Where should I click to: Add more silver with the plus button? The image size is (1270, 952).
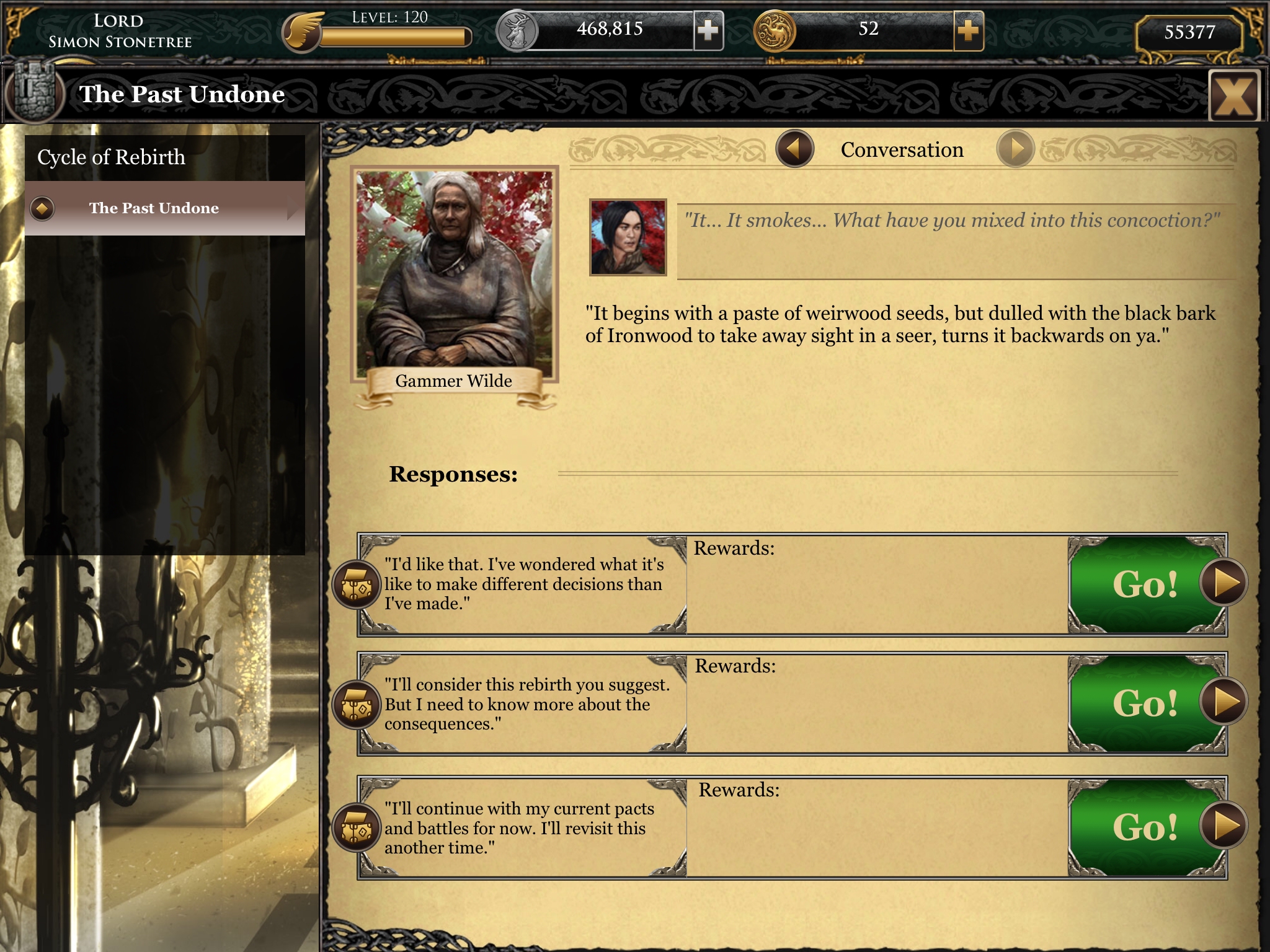point(708,30)
